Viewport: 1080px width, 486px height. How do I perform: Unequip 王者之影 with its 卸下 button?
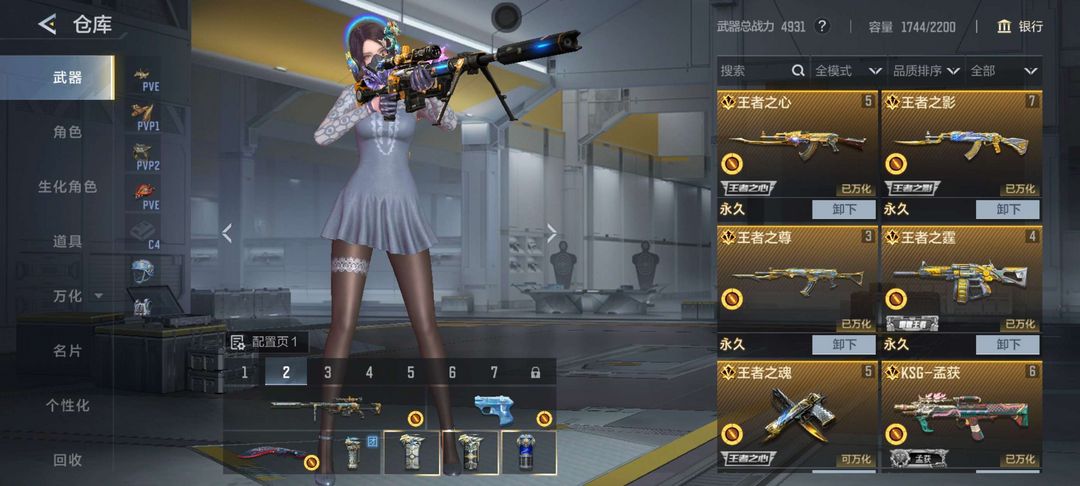point(1008,209)
